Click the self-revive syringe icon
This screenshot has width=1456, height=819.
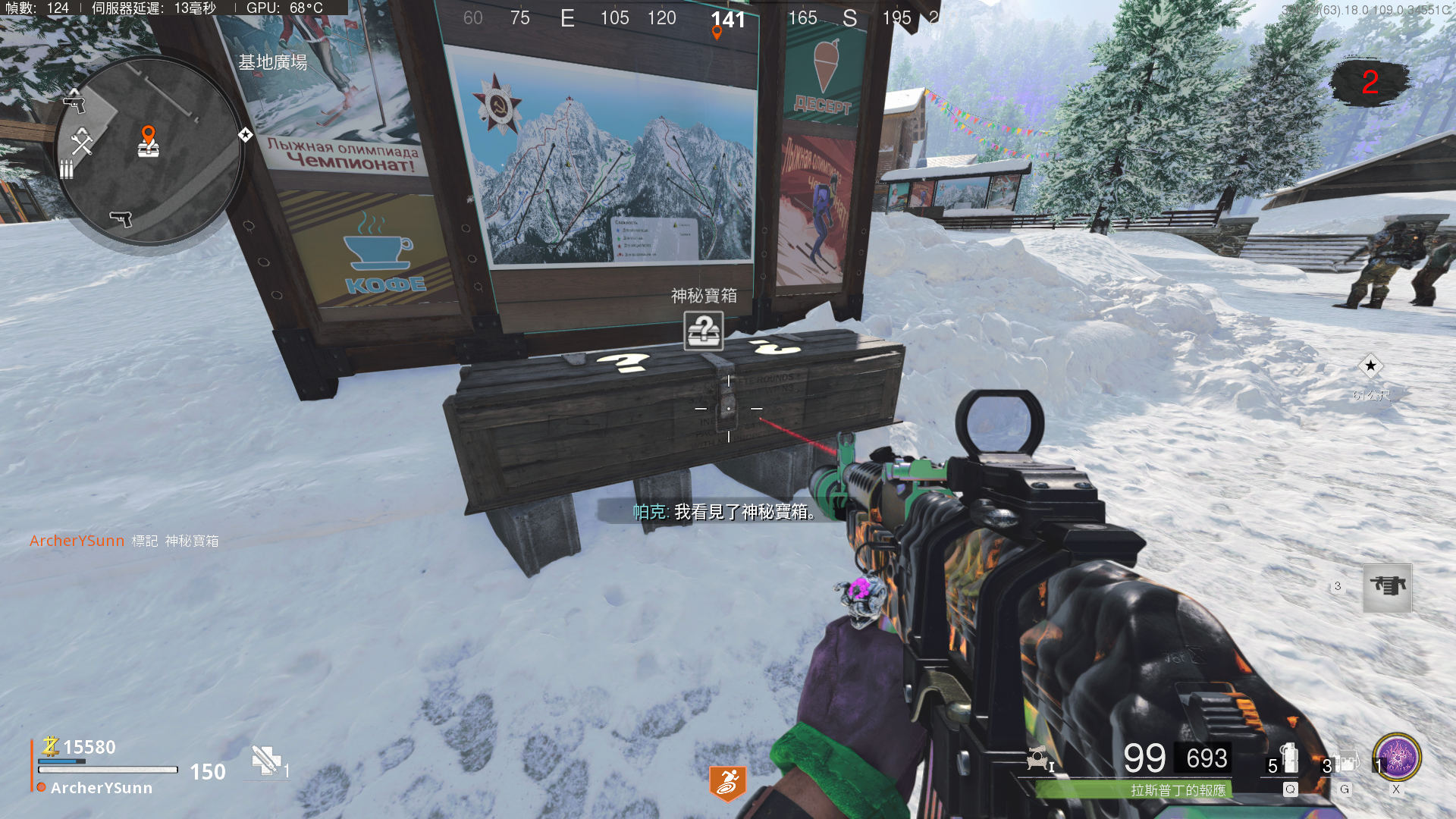pyautogui.click(x=267, y=761)
